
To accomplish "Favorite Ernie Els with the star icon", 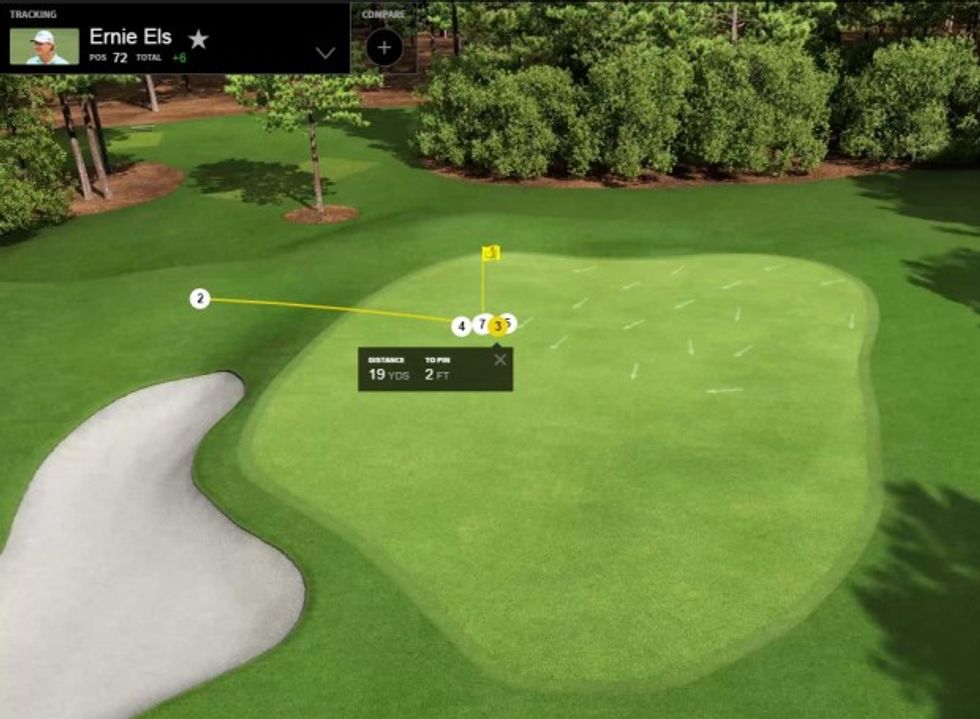I will tap(199, 39).
